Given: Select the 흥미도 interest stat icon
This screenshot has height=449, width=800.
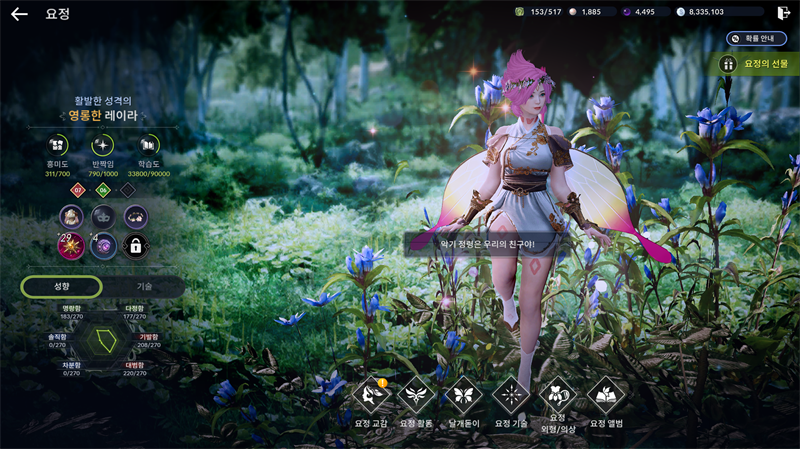Looking at the screenshot, I should click(x=56, y=147).
